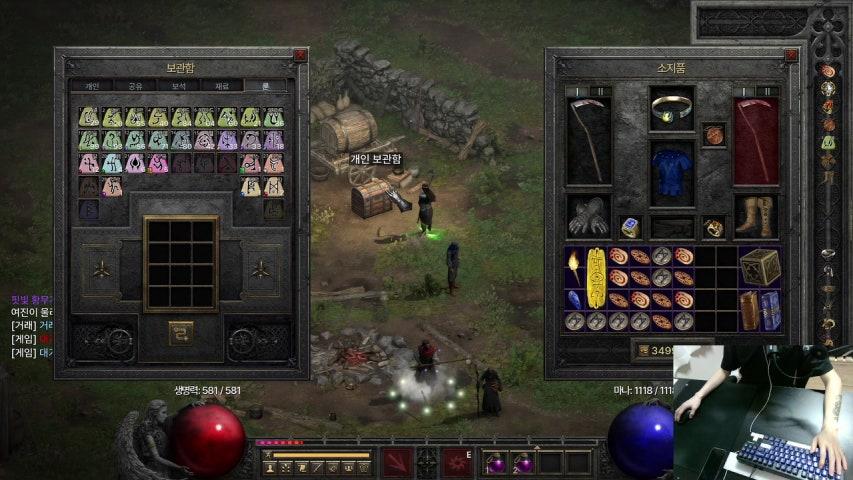
Task: Click the gold transfer button under stash
Action: click(181, 328)
